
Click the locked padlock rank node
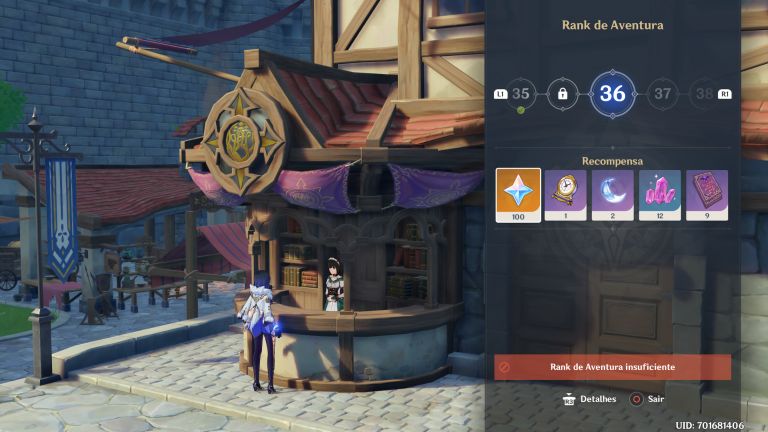pos(563,94)
